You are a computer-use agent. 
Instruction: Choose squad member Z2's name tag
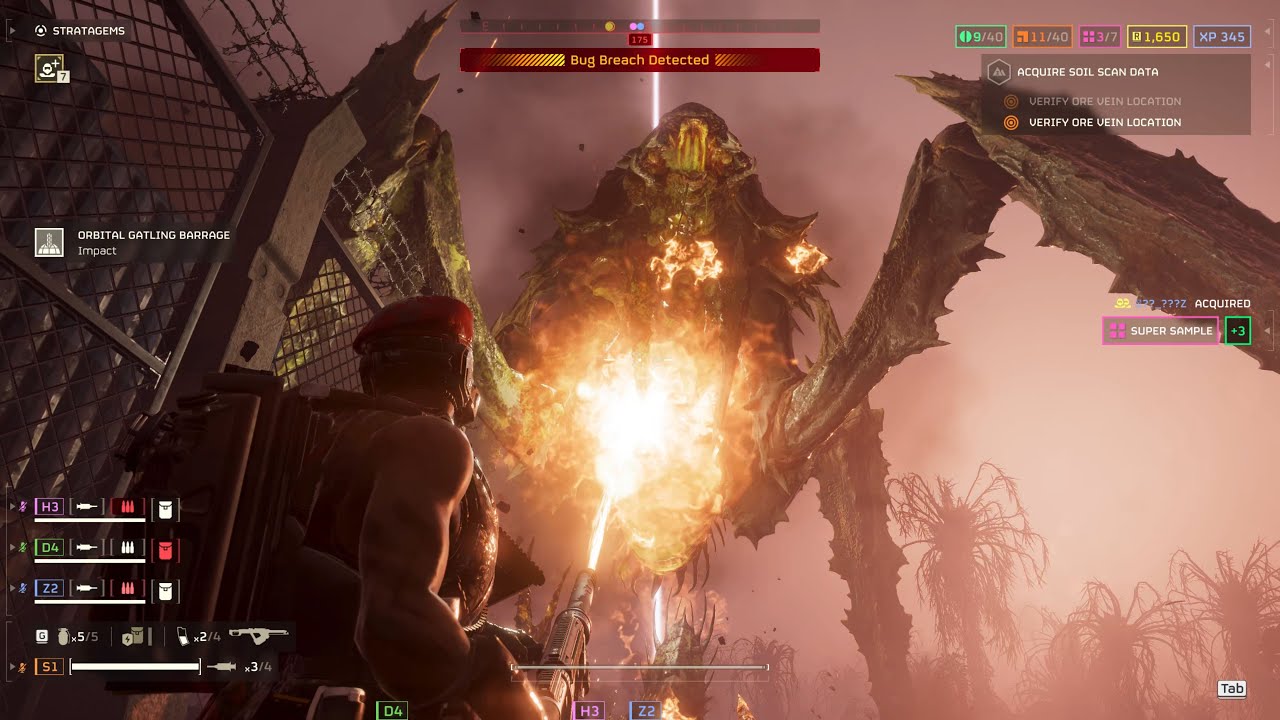[49, 589]
